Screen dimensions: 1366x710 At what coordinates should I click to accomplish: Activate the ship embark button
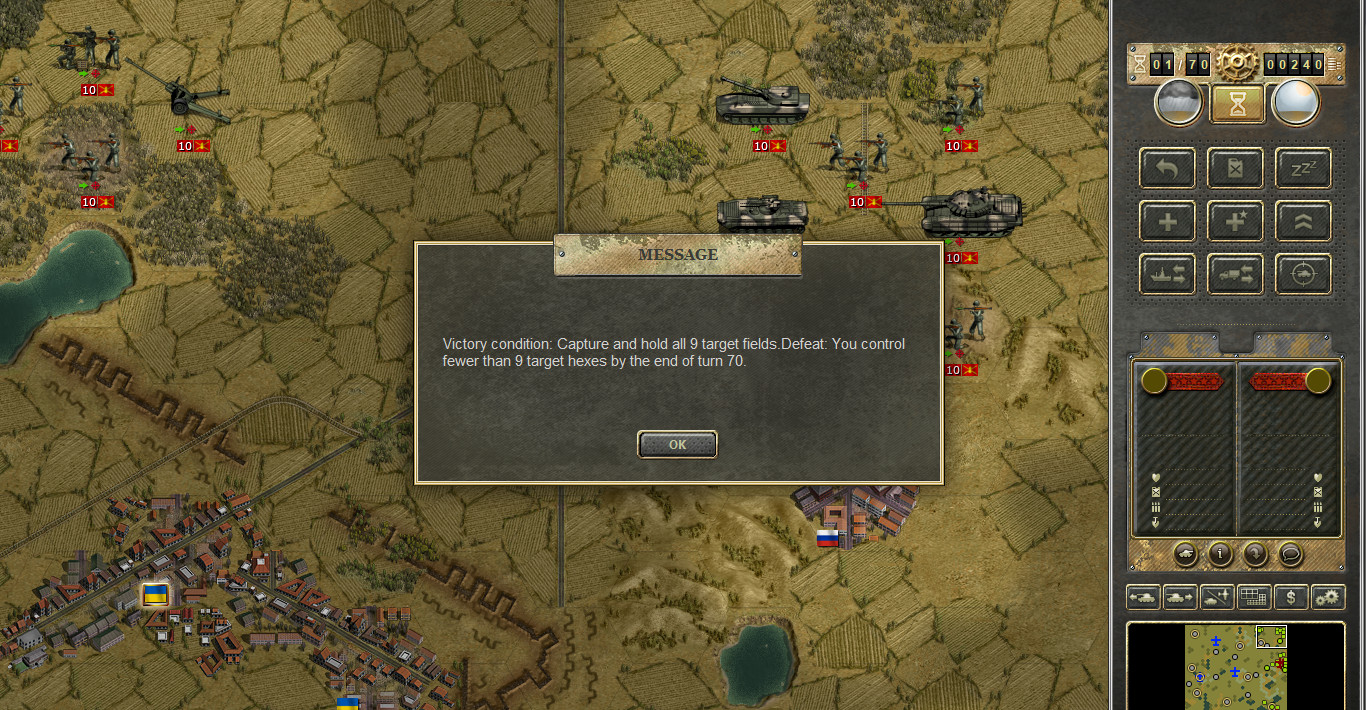pos(1167,274)
